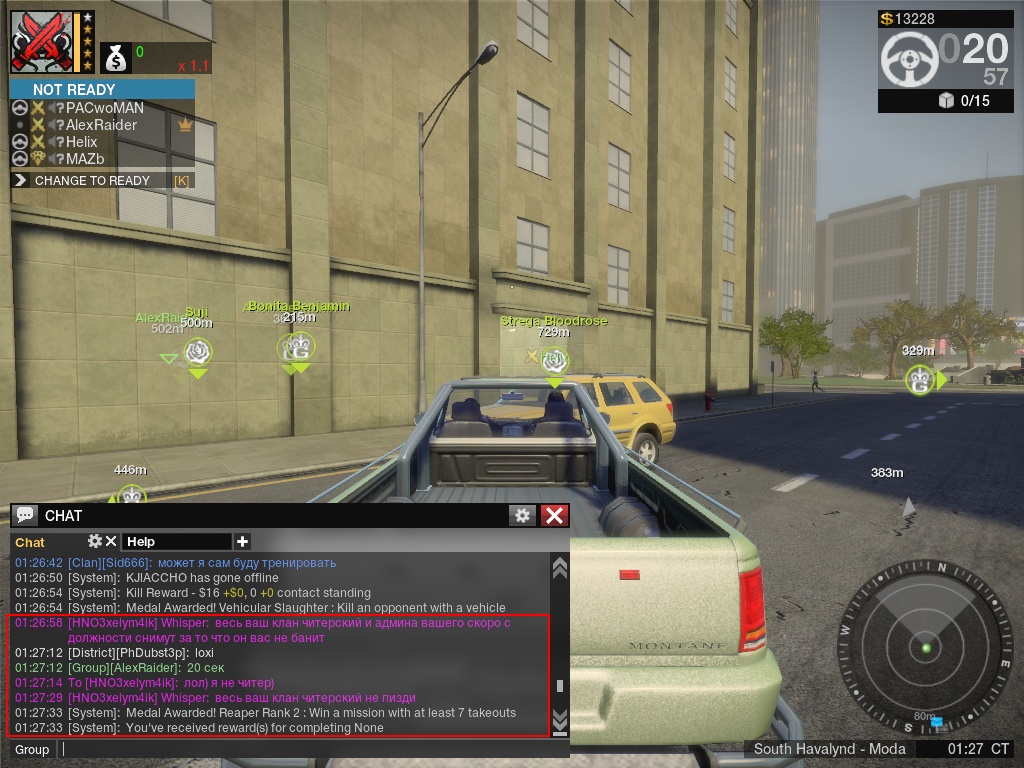Click HNO3xelym4ik's name in the whisper
Viewport: 1024px width, 768px height.
(113, 622)
